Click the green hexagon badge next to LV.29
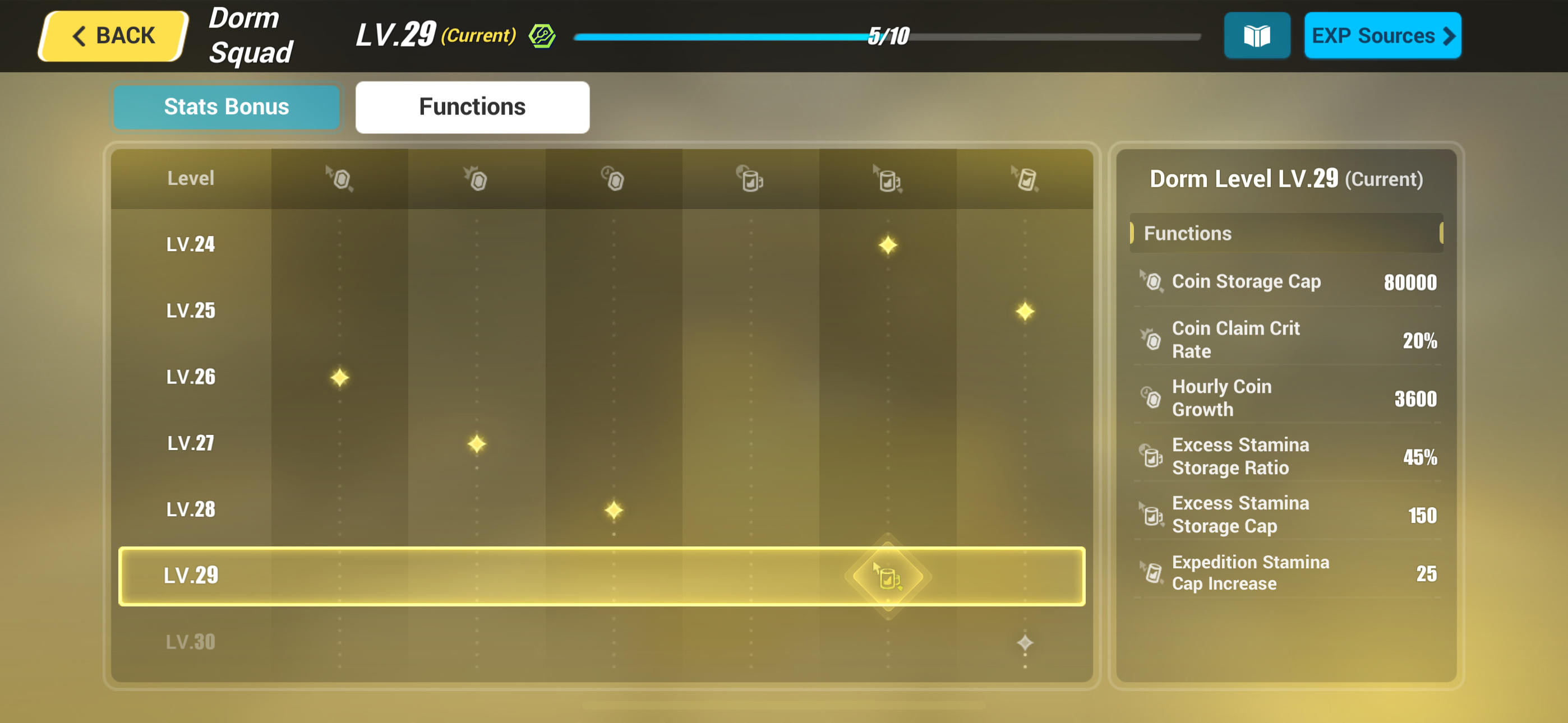The image size is (1568, 723). pyautogui.click(x=542, y=35)
